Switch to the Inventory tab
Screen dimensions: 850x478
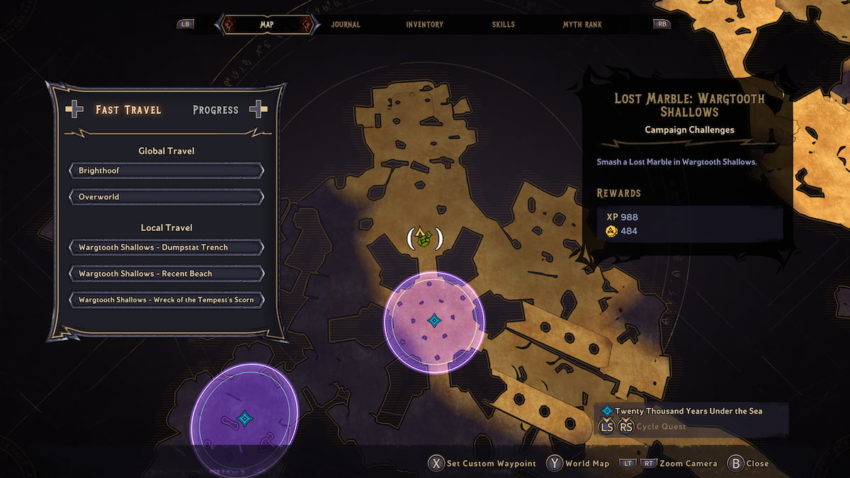(424, 24)
